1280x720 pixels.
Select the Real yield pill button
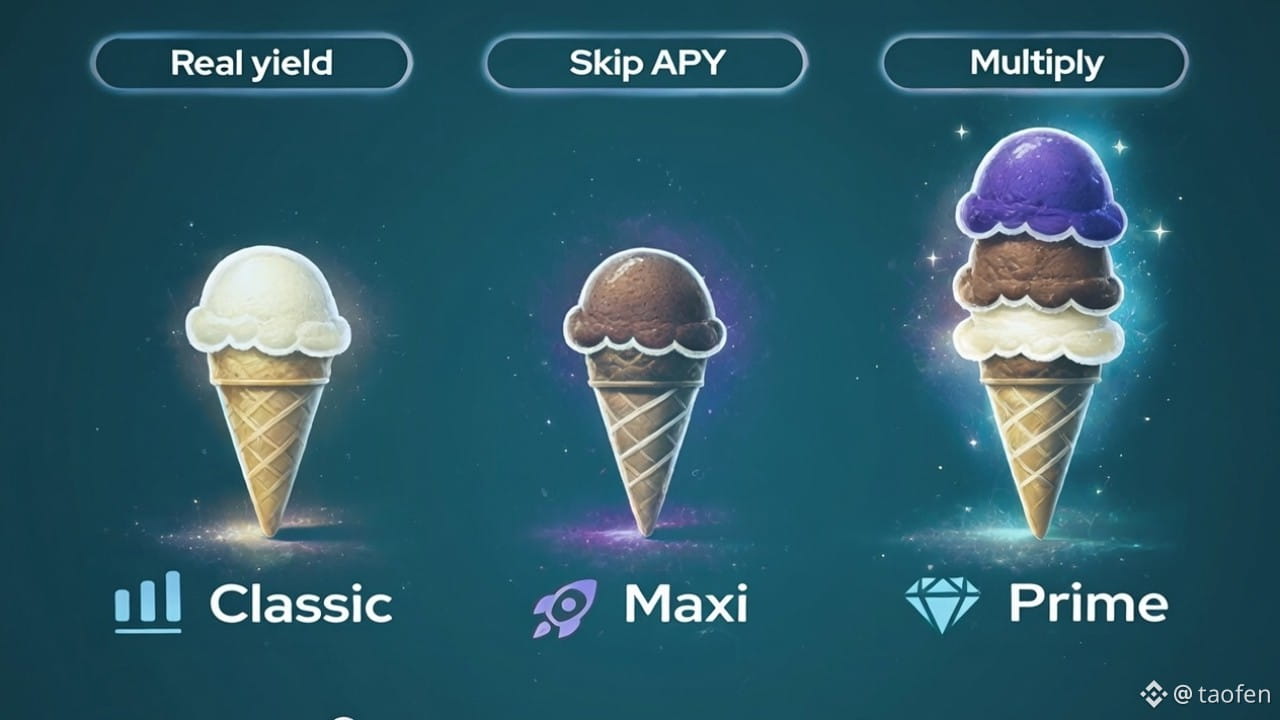point(251,63)
